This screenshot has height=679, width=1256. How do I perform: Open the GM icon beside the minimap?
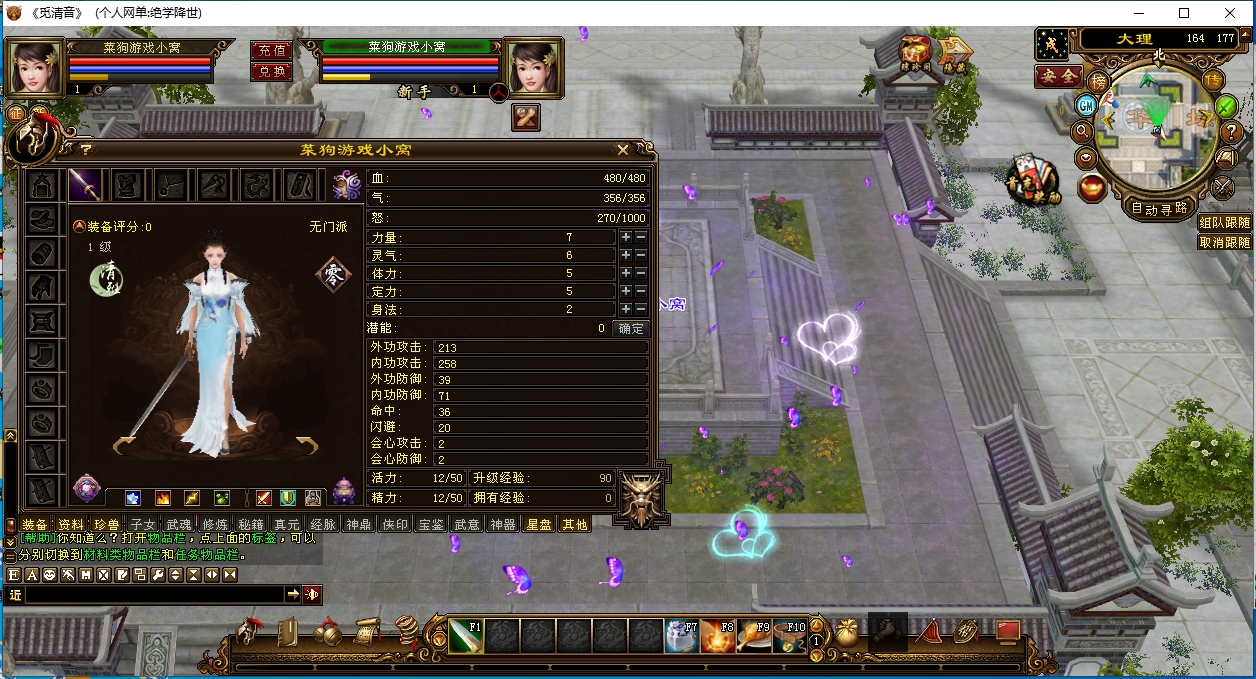[x=1086, y=105]
